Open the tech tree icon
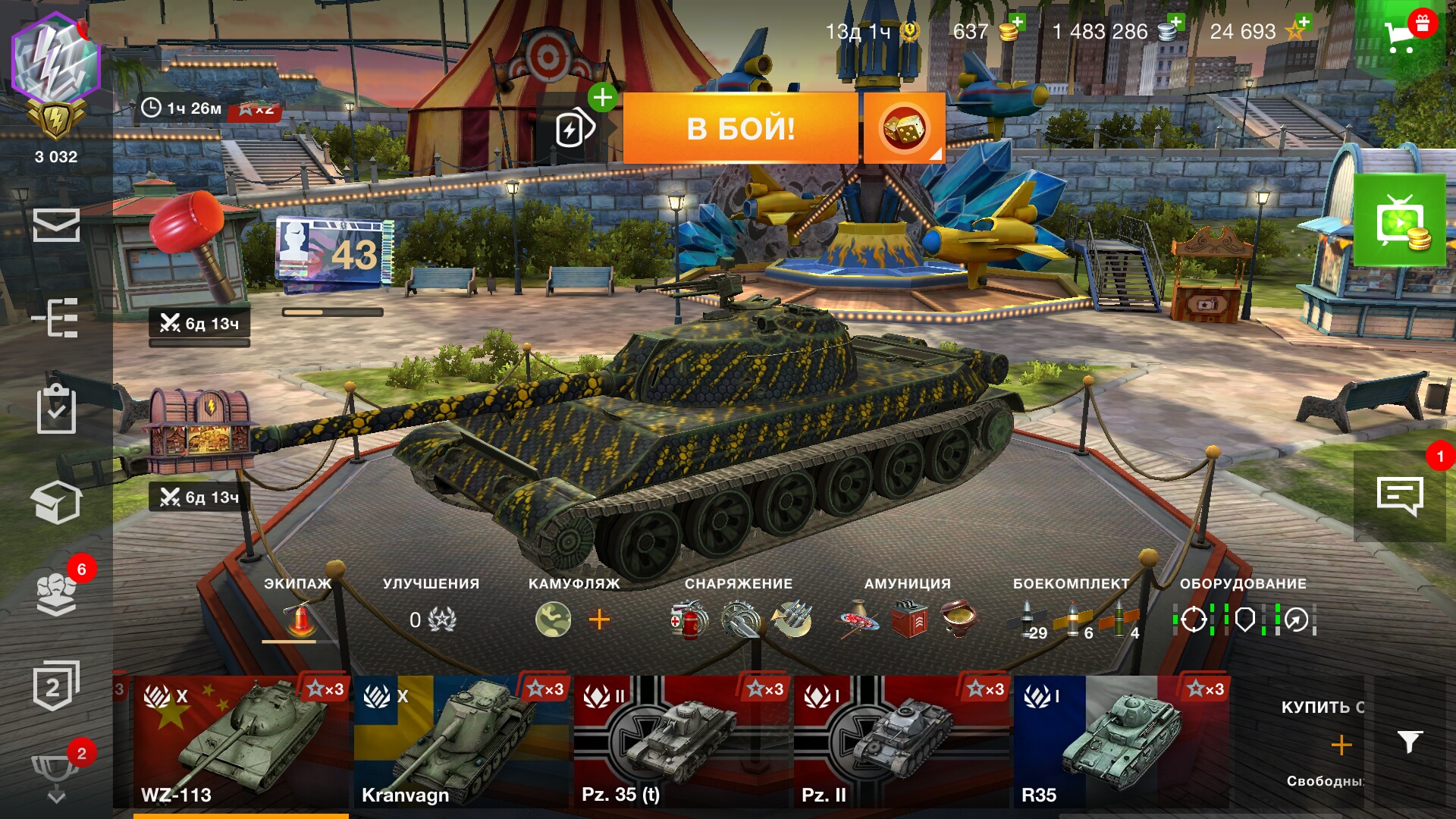Image resolution: width=1456 pixels, height=819 pixels. [56, 317]
